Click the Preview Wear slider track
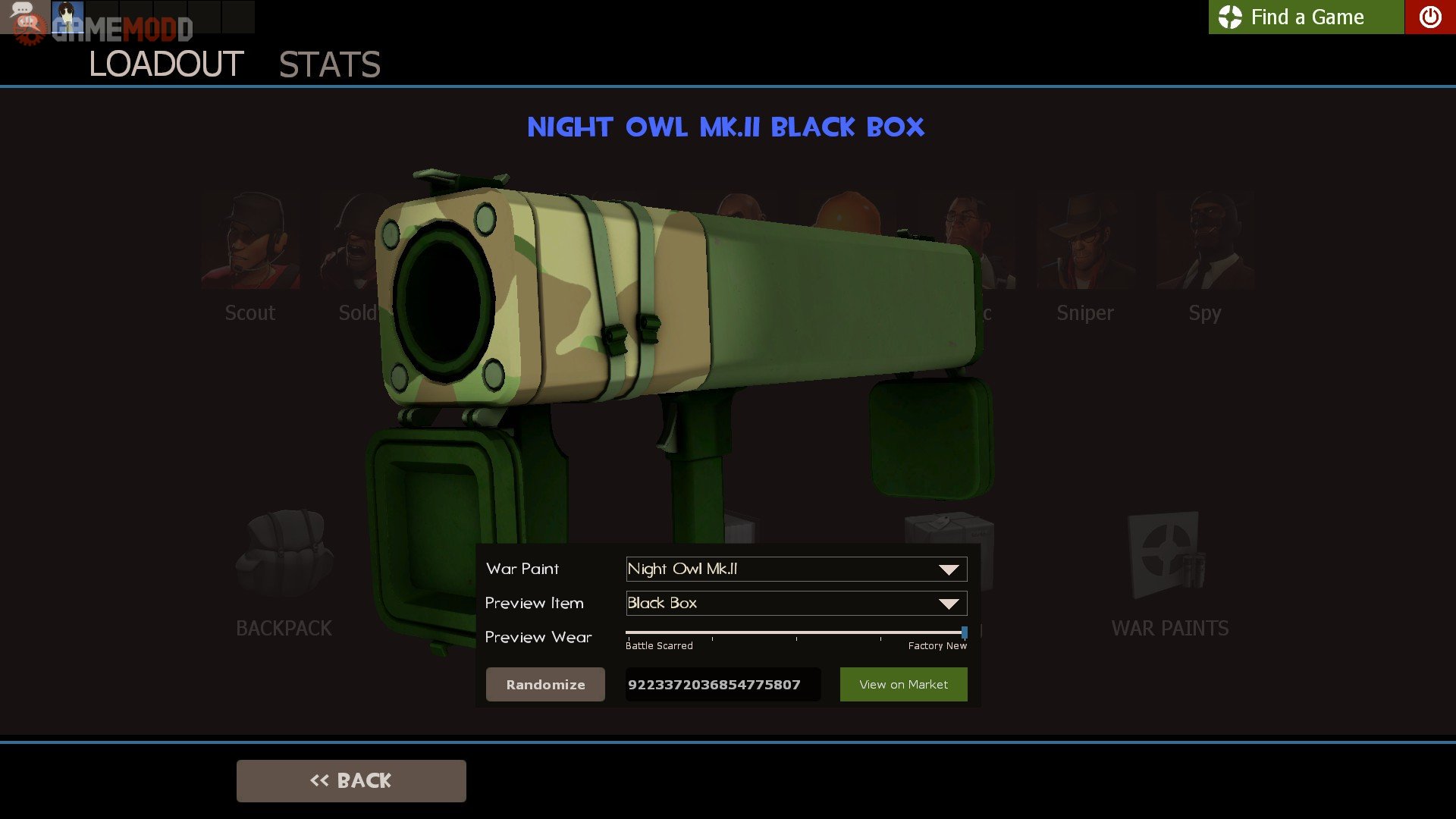 [795, 632]
